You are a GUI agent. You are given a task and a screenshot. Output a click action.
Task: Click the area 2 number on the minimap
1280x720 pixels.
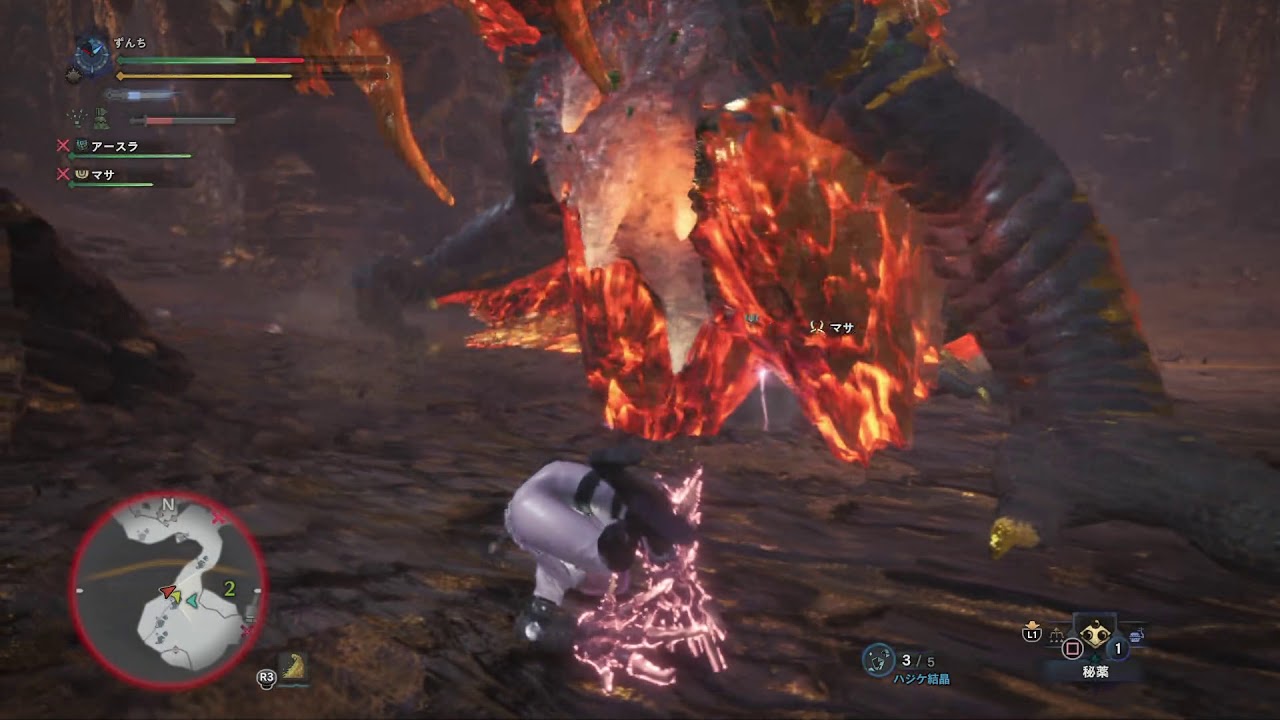229,588
